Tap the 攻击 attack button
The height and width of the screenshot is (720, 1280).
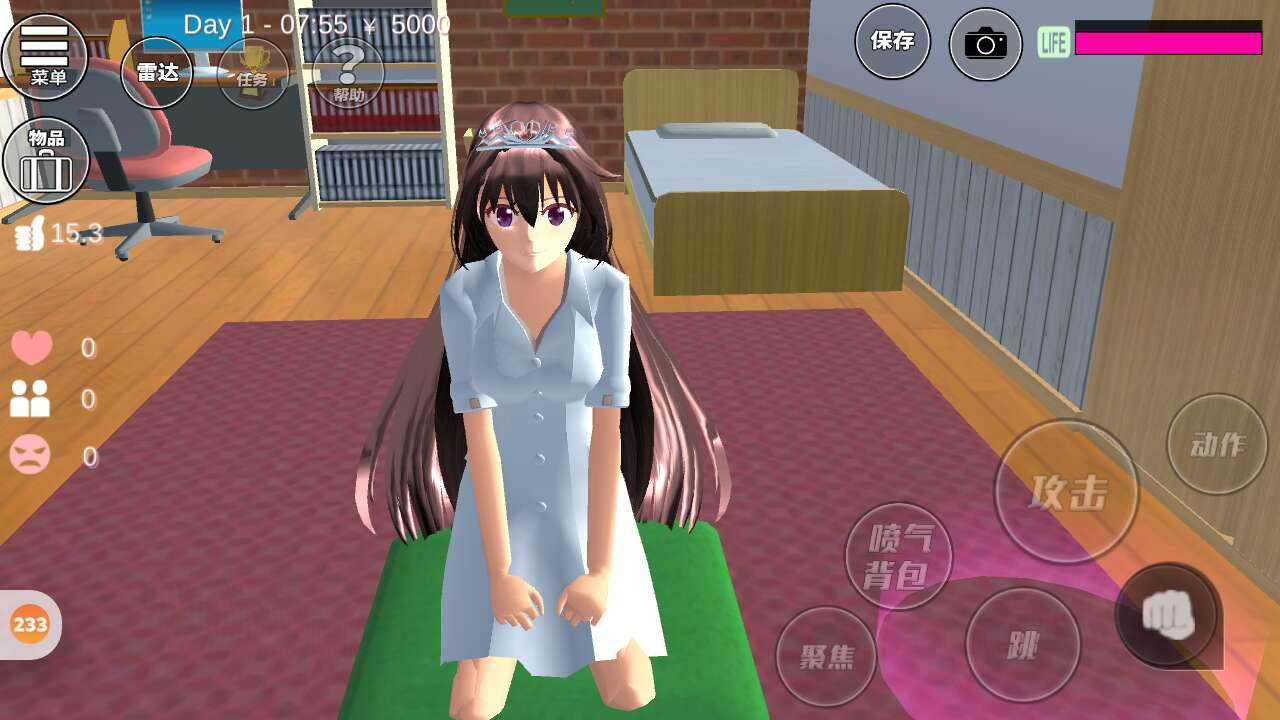click(x=1066, y=491)
